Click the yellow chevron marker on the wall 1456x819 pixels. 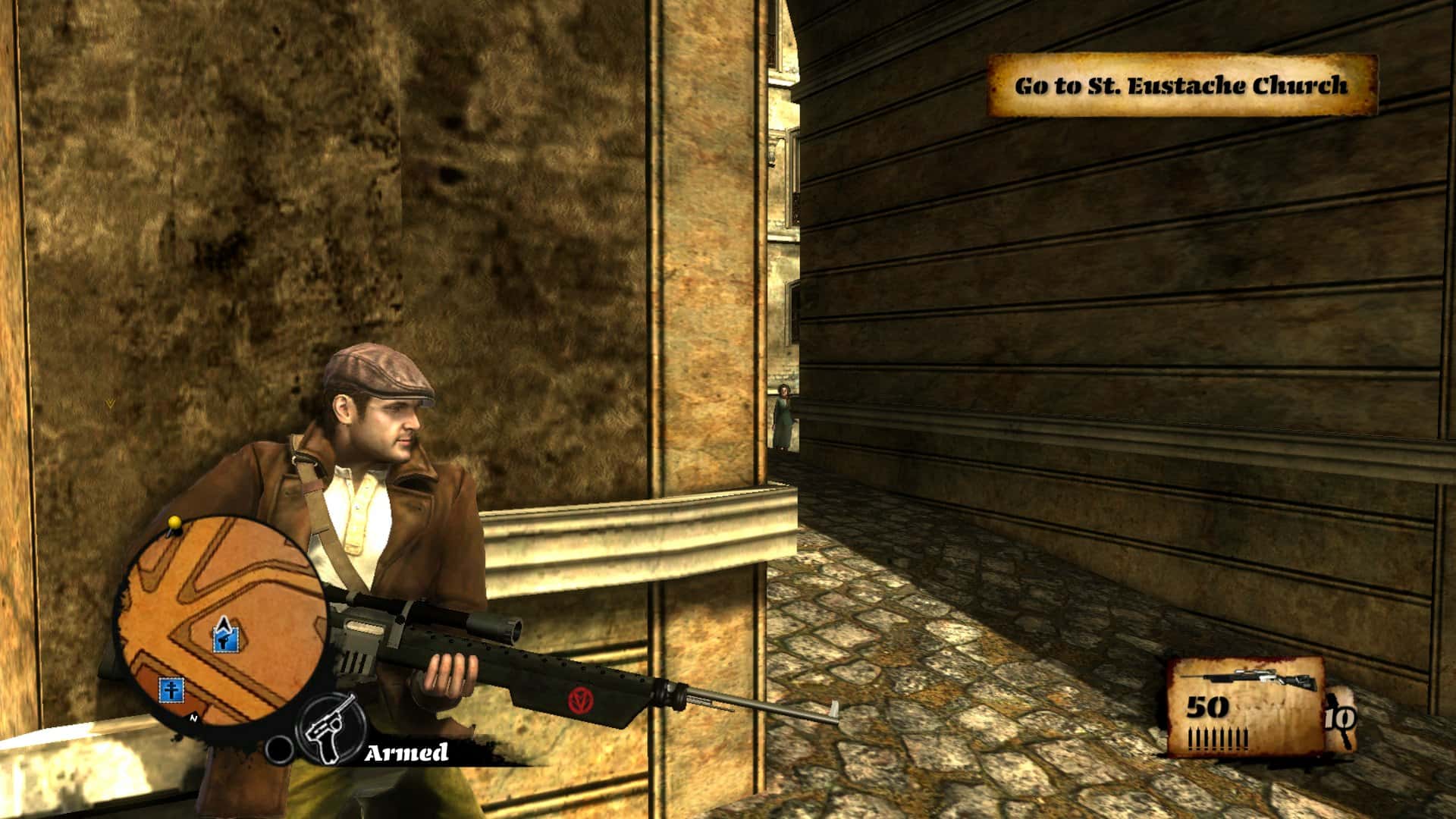tap(110, 402)
